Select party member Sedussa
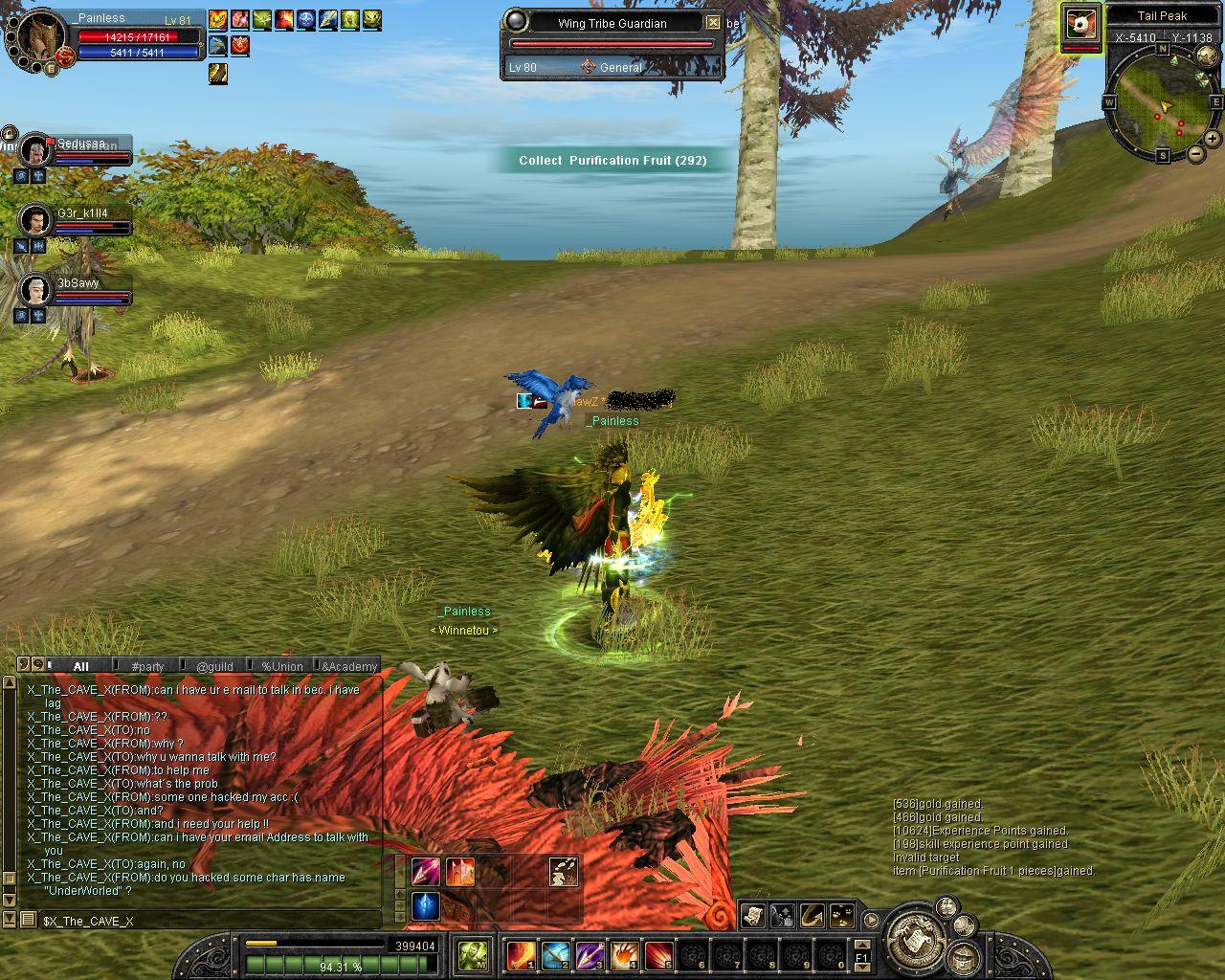The height and width of the screenshot is (980, 1225). pyautogui.click(x=36, y=150)
